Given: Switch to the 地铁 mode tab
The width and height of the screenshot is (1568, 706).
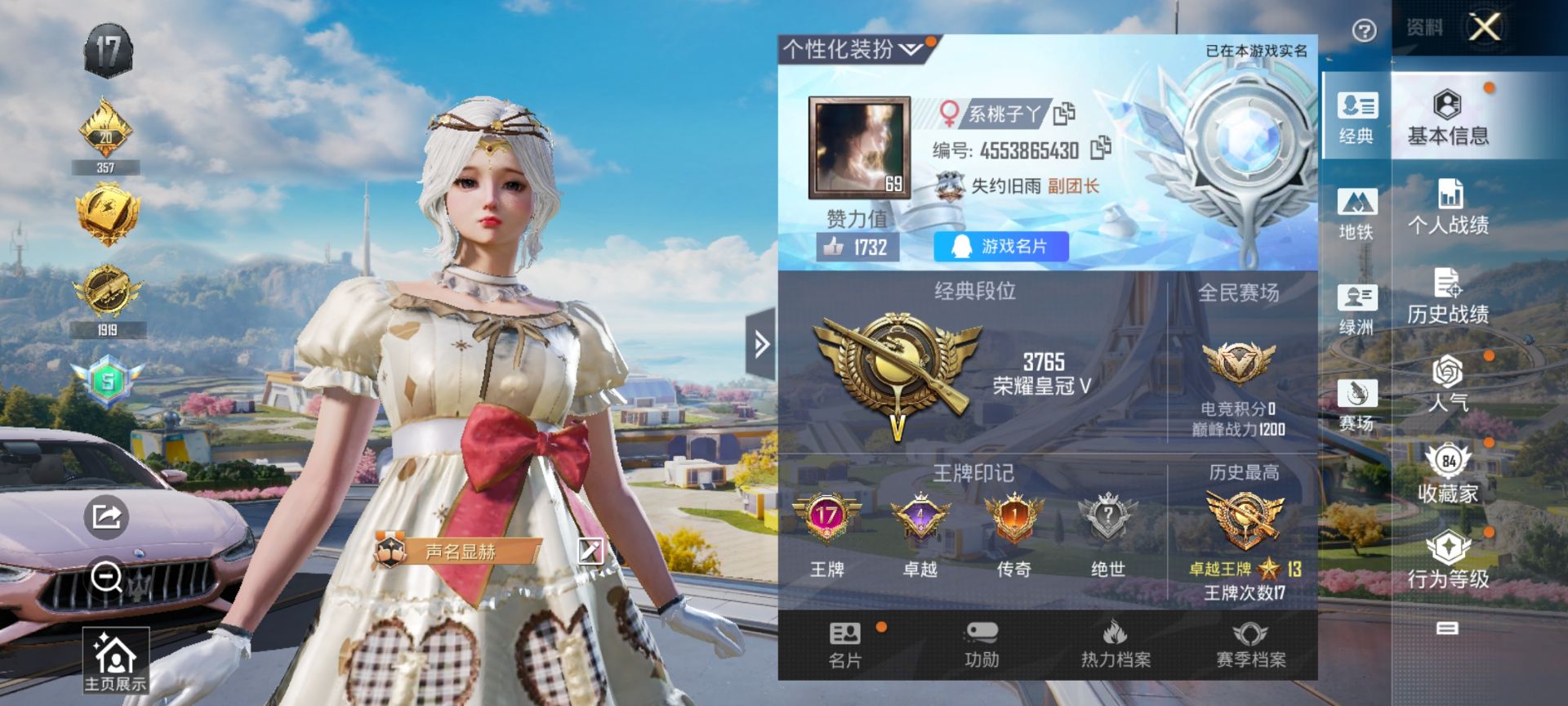Looking at the screenshot, I should tap(1356, 212).
